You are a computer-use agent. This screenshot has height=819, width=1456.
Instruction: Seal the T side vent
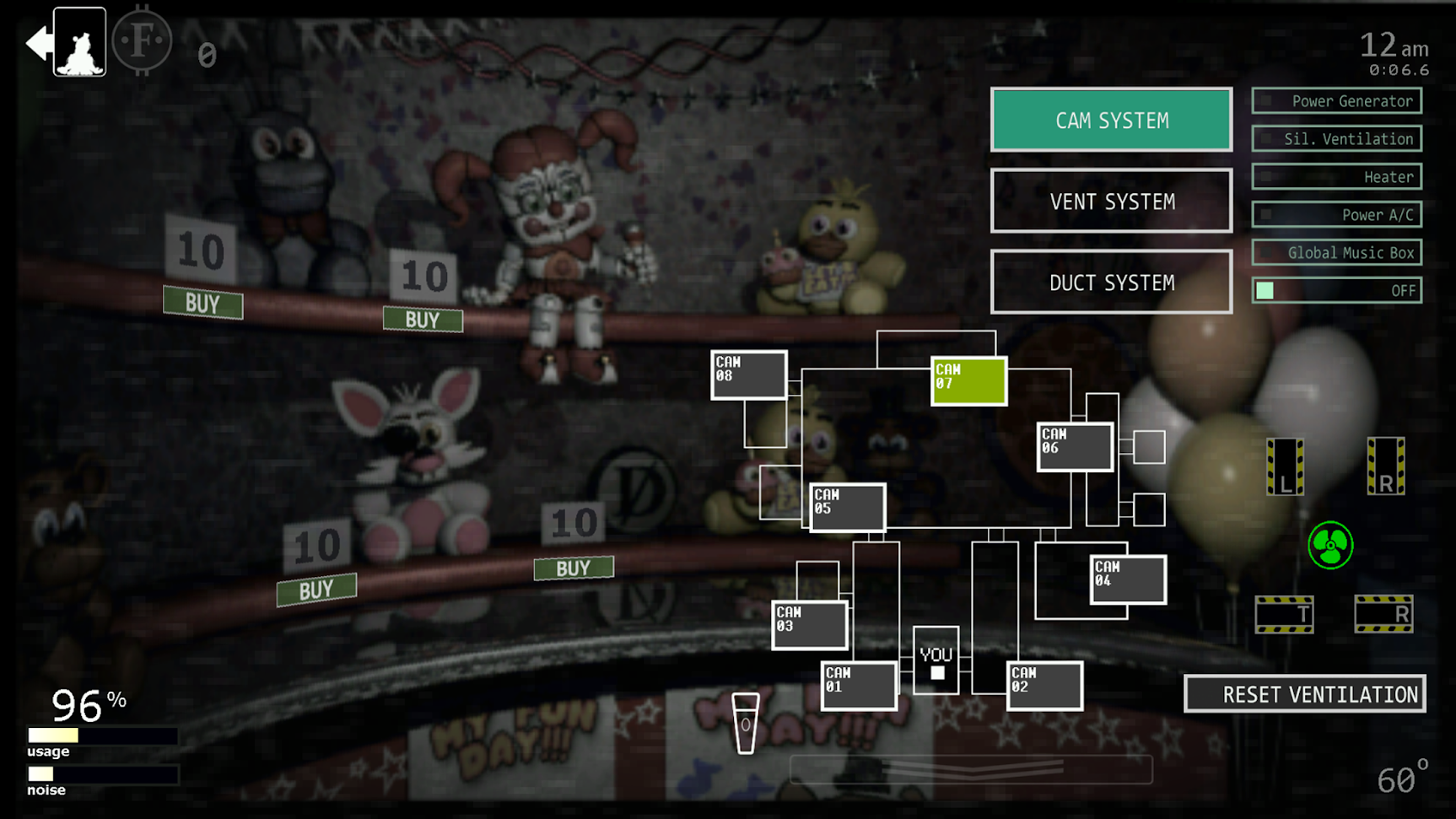[x=1285, y=614]
